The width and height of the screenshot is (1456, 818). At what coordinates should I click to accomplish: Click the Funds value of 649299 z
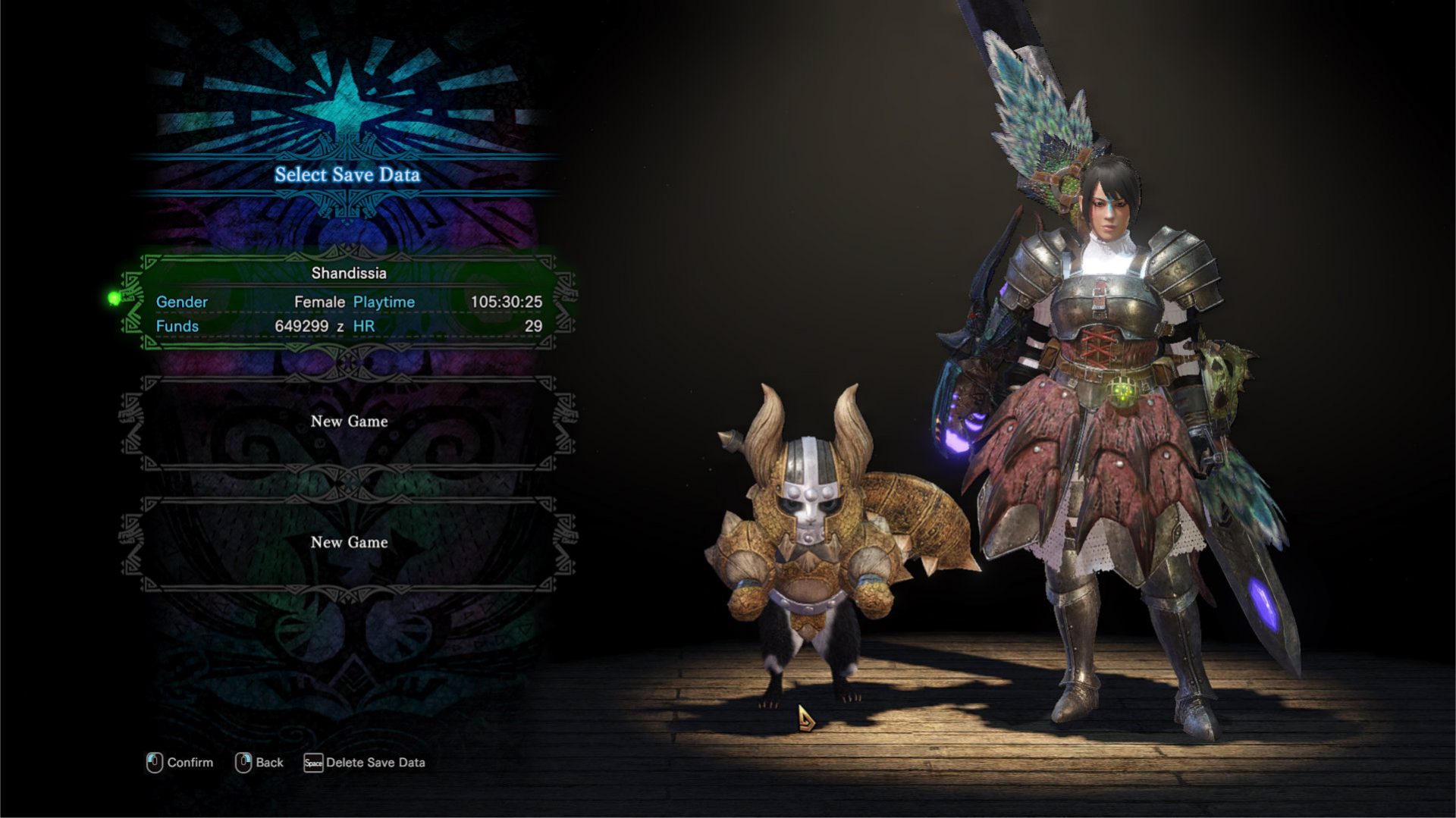click(x=309, y=324)
